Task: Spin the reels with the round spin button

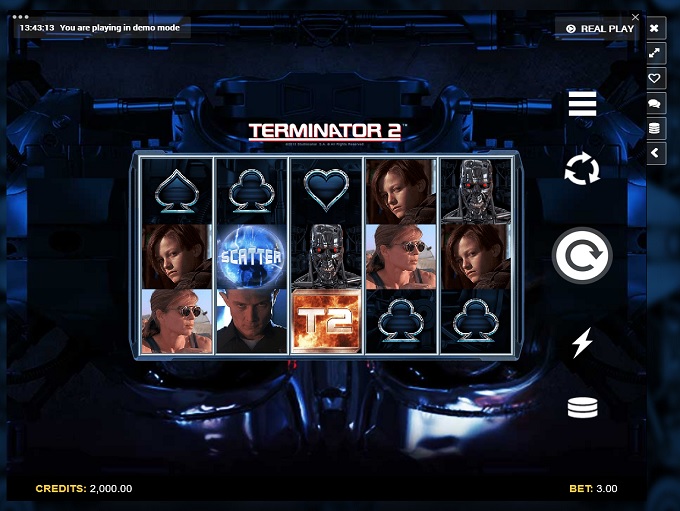Action: [x=582, y=256]
